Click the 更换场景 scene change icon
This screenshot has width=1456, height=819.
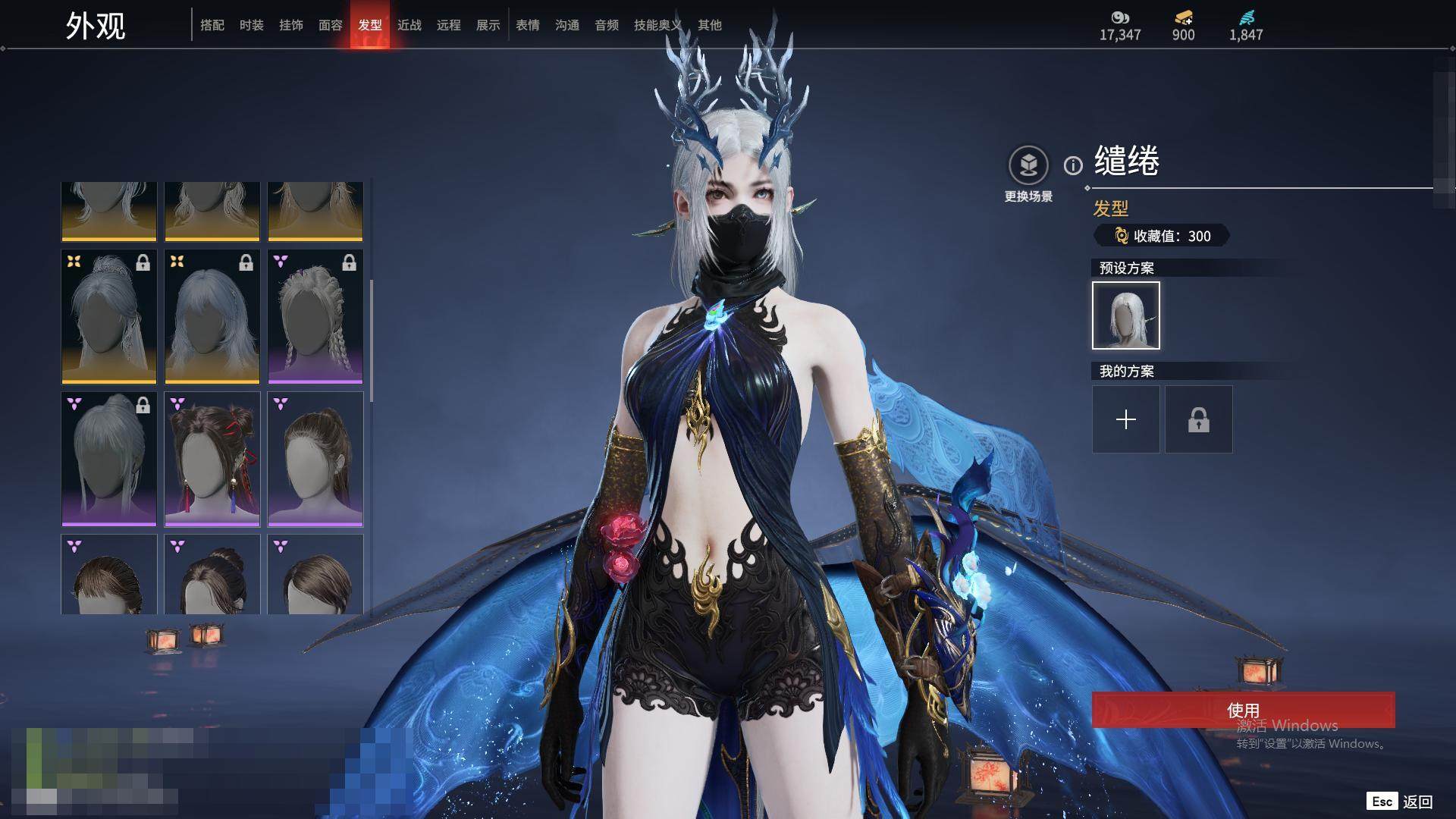[1028, 165]
